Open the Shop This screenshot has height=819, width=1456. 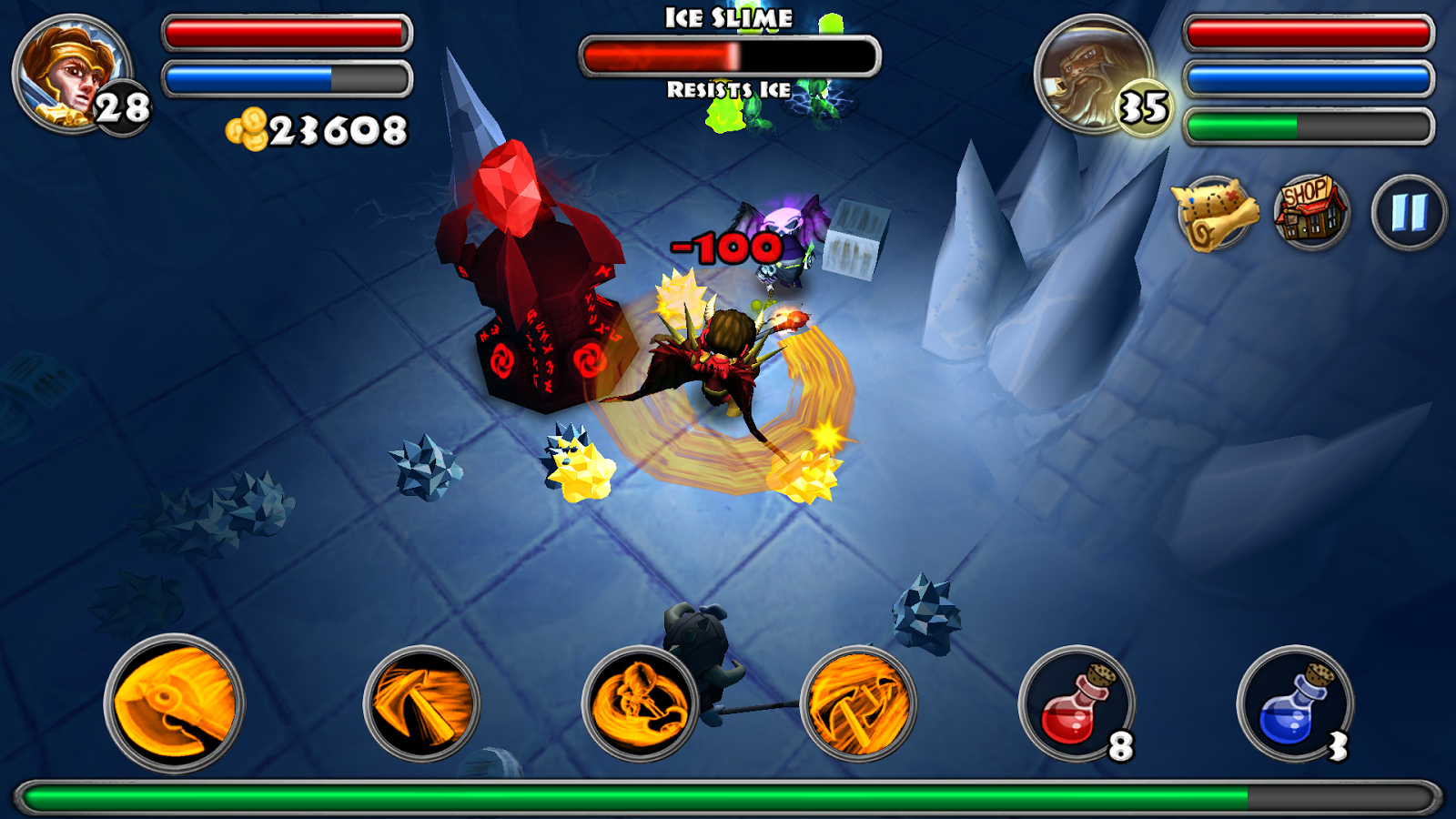pyautogui.click(x=1310, y=213)
